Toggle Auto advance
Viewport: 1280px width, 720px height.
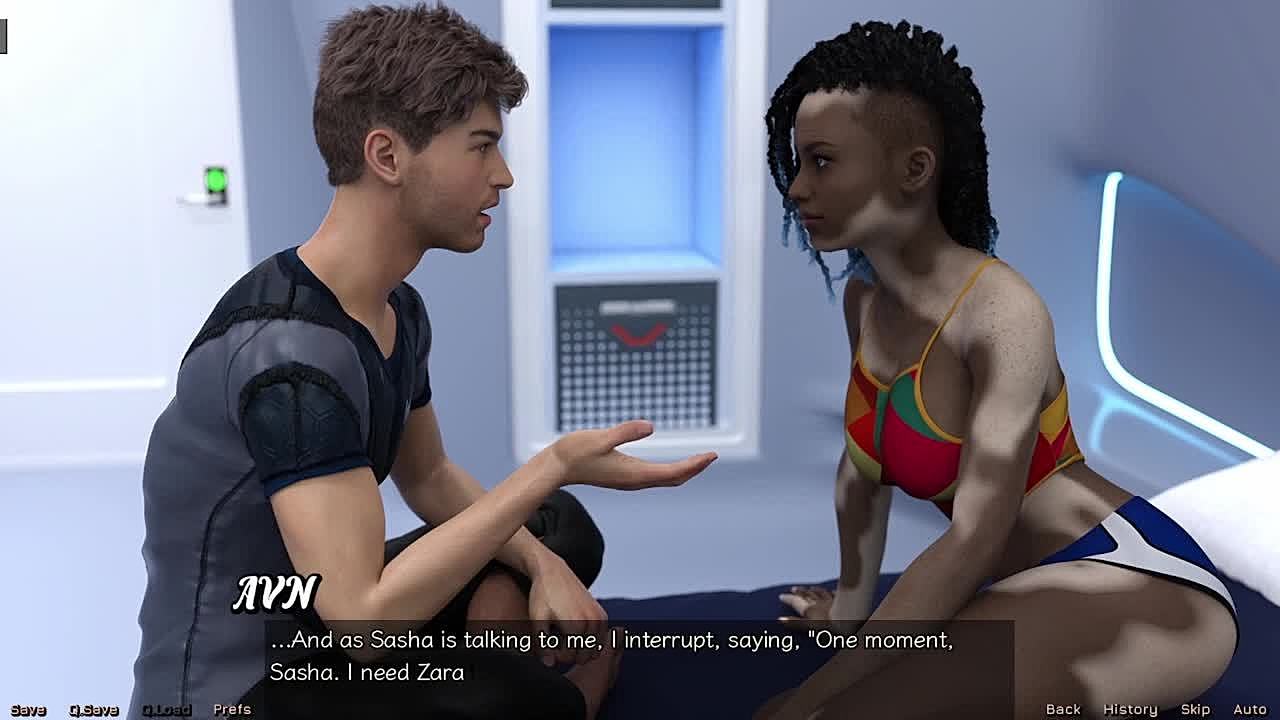(1249, 709)
